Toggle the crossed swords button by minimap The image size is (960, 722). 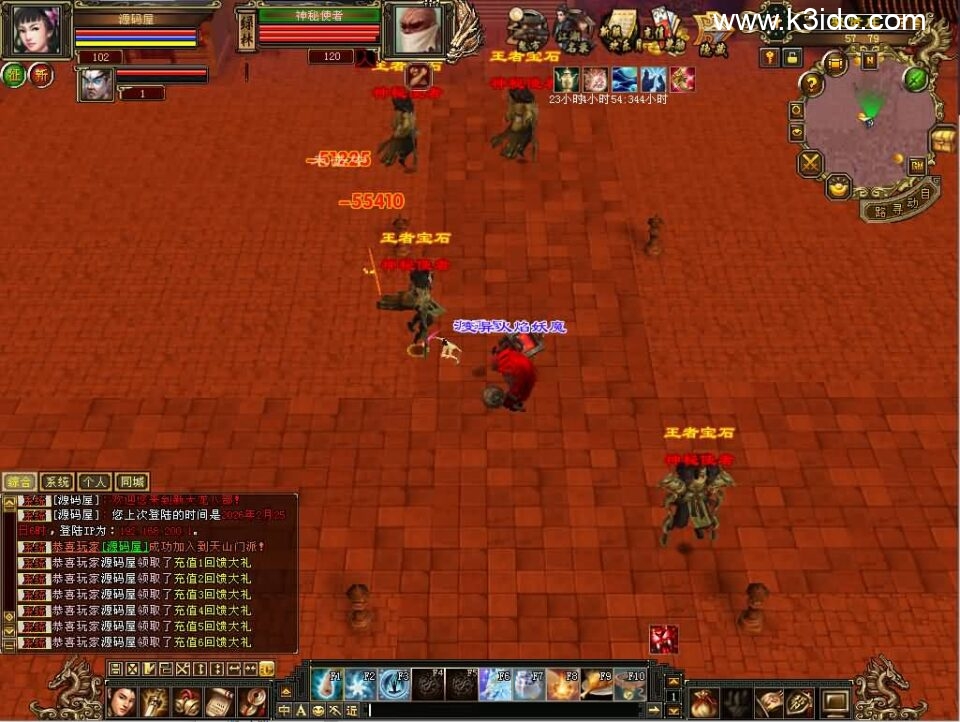coord(810,161)
